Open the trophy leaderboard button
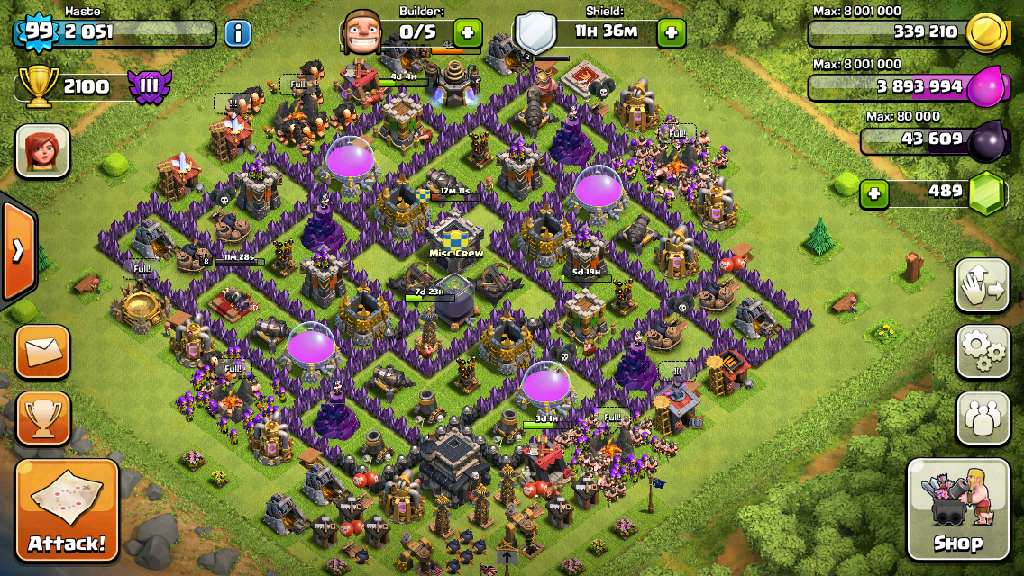The image size is (1024, 576). [43, 417]
